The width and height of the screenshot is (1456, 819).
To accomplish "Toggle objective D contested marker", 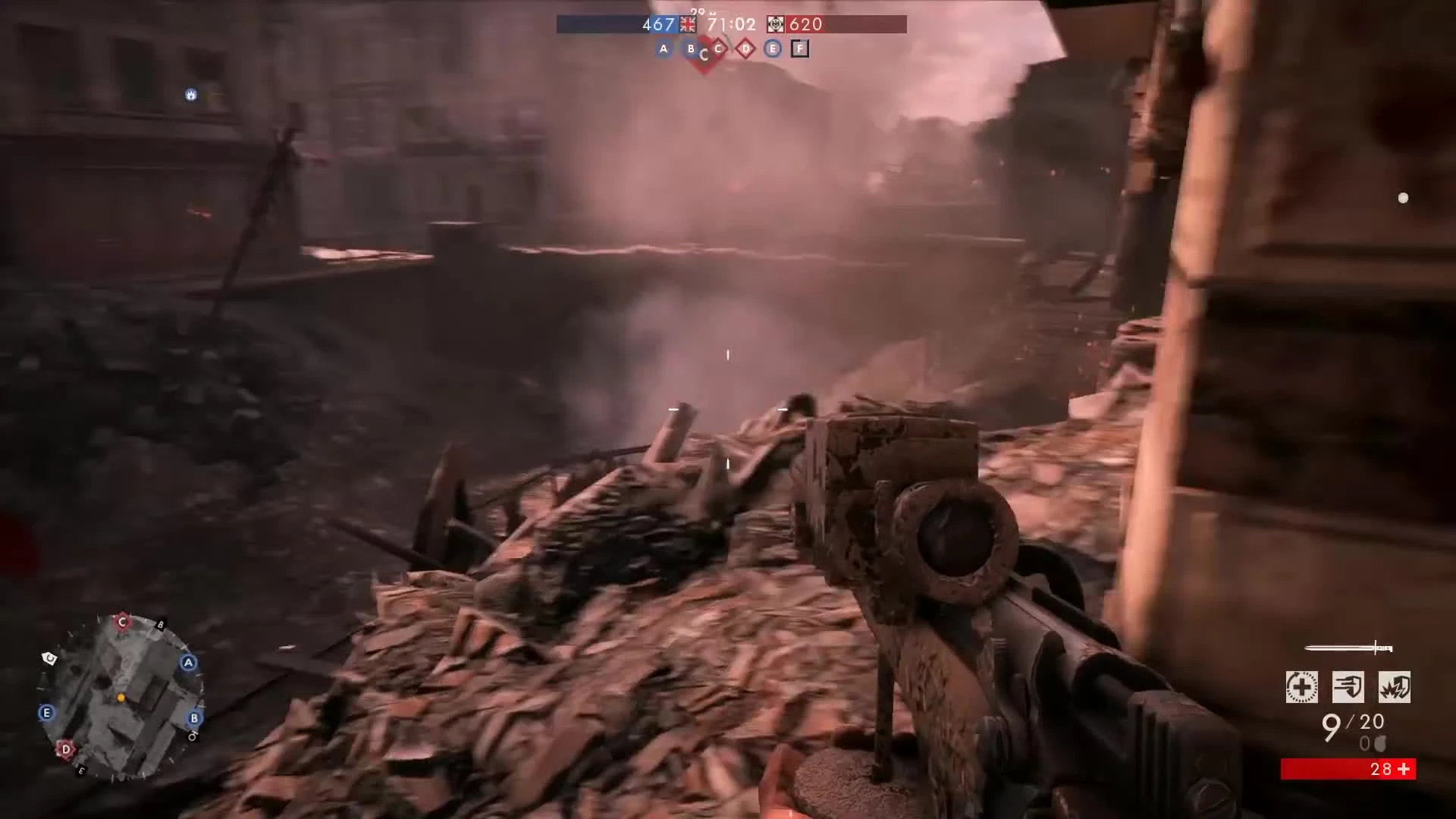I will pyautogui.click(x=745, y=49).
